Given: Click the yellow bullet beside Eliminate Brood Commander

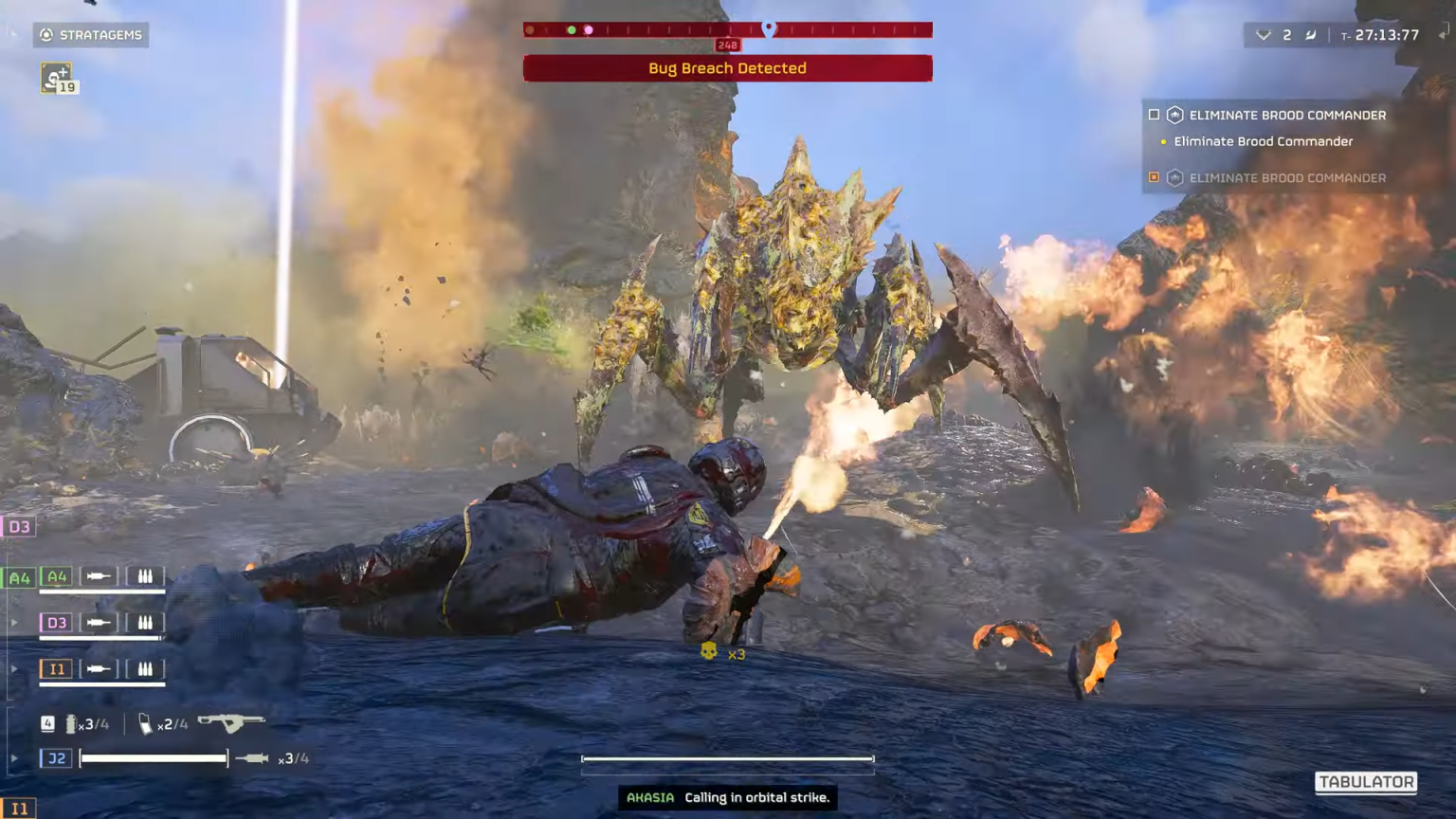Looking at the screenshot, I should [1164, 141].
